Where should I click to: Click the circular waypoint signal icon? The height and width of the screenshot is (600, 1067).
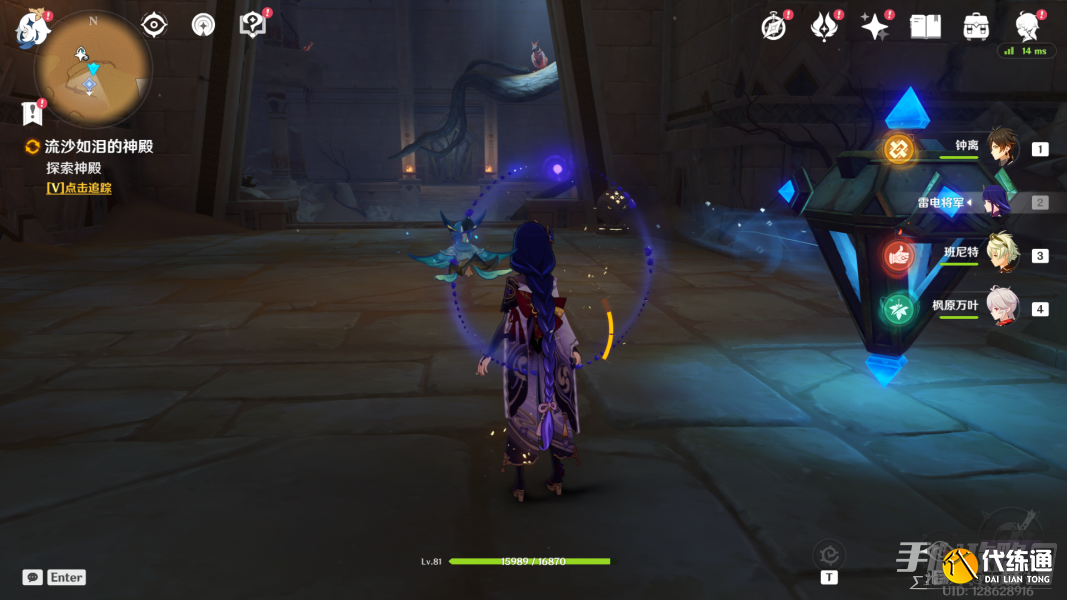pyautogui.click(x=203, y=25)
